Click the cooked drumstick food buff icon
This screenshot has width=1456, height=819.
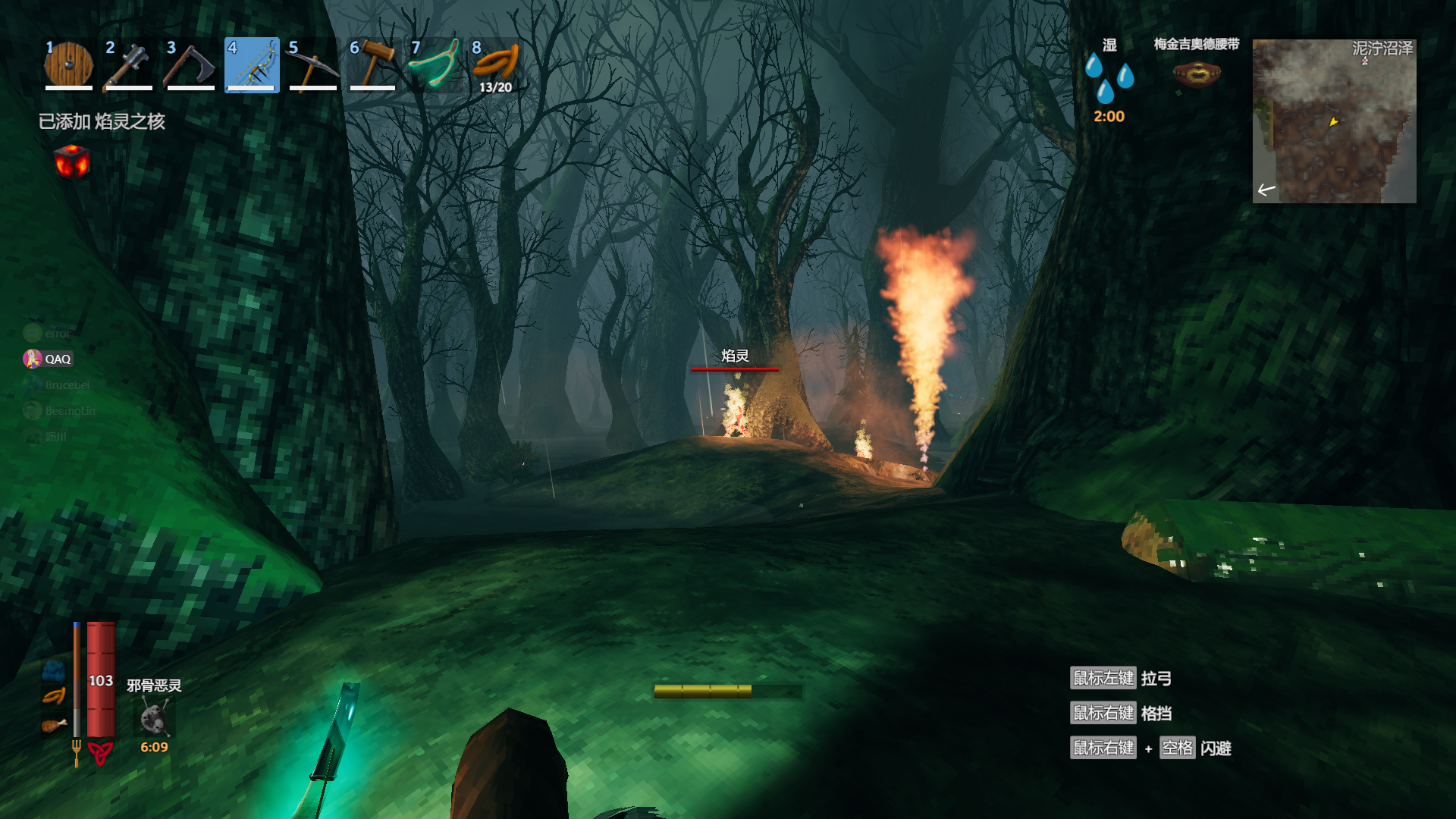(x=54, y=726)
